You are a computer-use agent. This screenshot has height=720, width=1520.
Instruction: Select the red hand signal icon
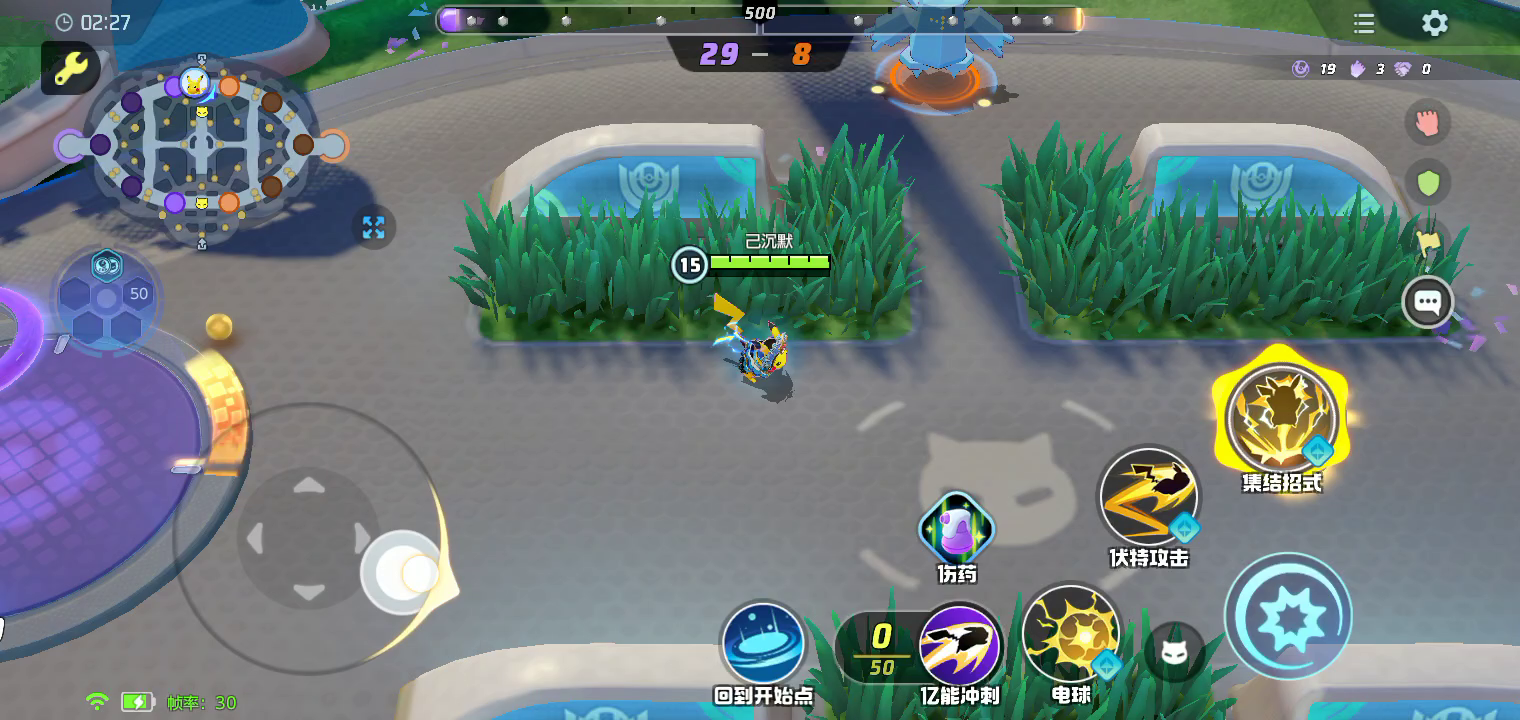(1427, 123)
